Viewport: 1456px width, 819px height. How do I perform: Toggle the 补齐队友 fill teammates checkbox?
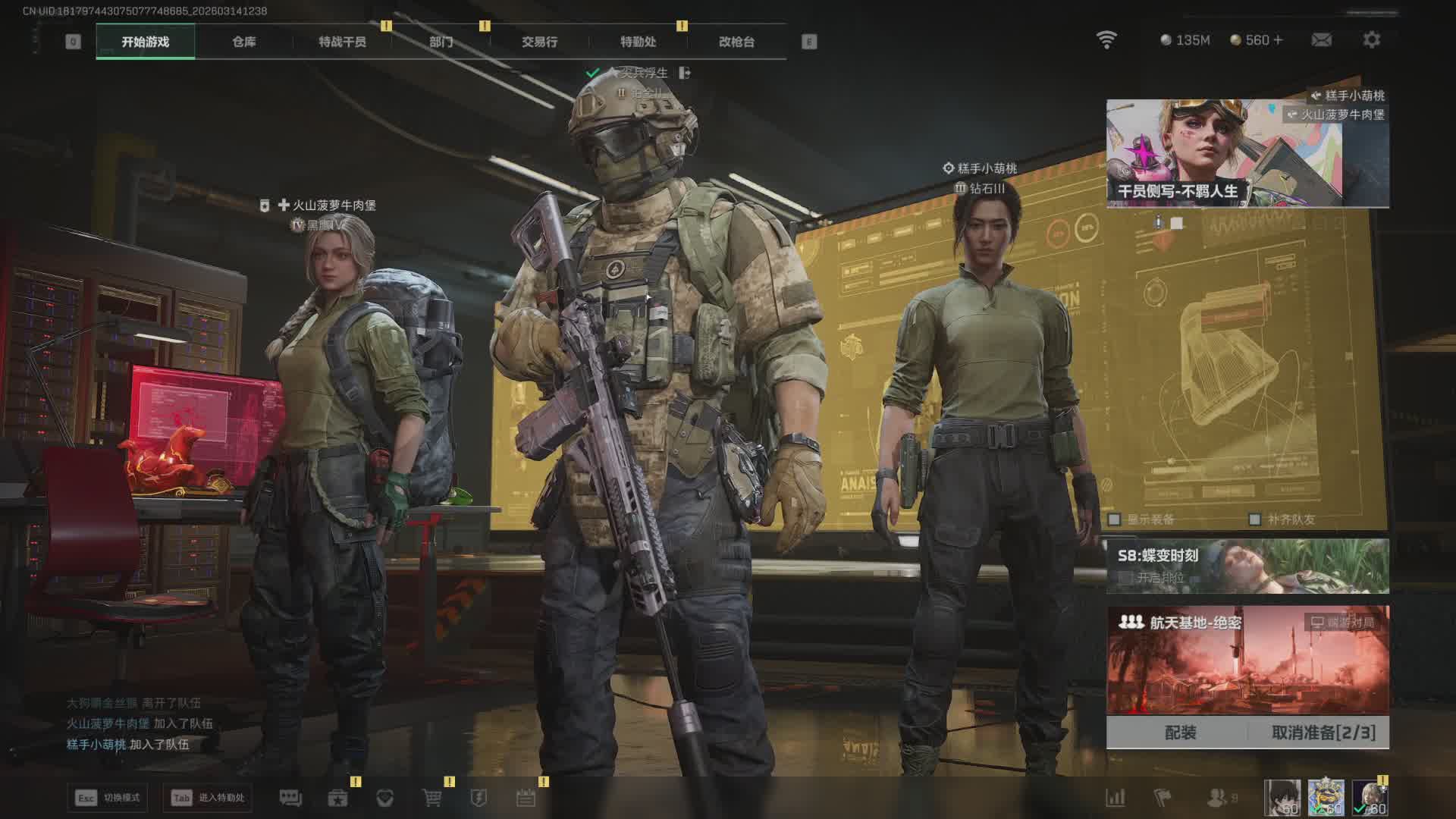[1255, 519]
